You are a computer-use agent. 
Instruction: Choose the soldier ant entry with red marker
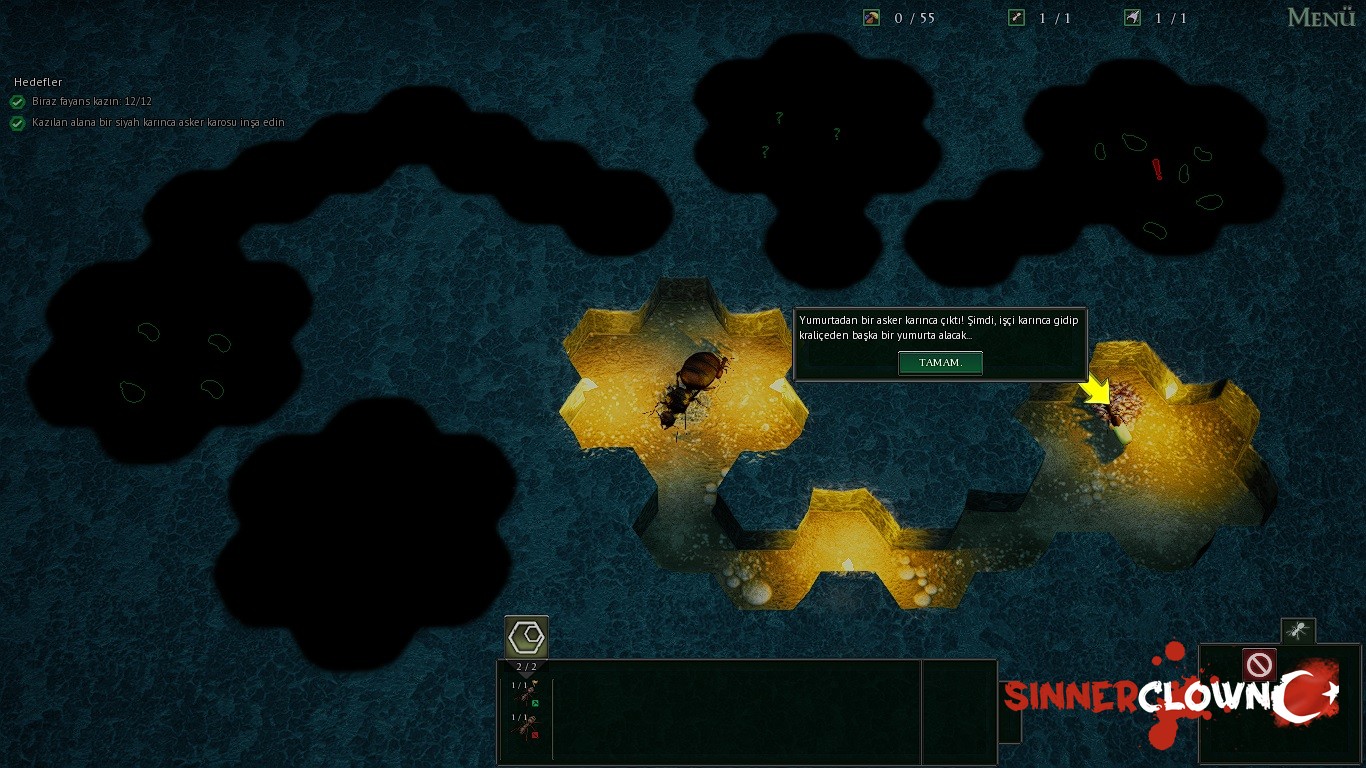click(526, 726)
